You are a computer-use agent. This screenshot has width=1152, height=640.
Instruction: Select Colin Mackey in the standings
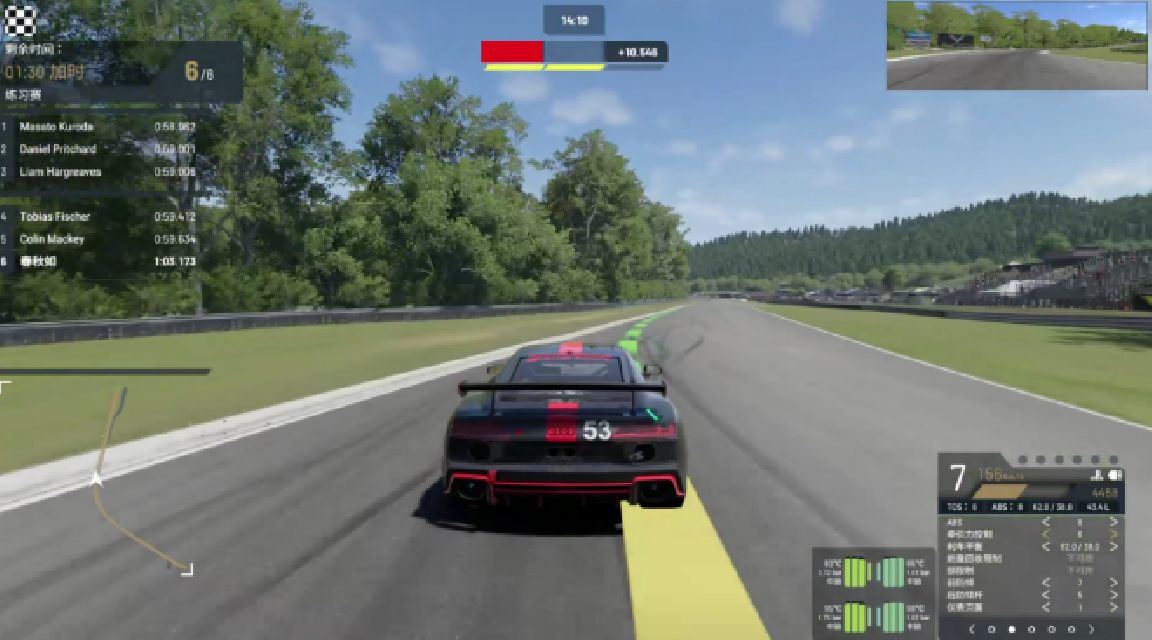click(100, 239)
